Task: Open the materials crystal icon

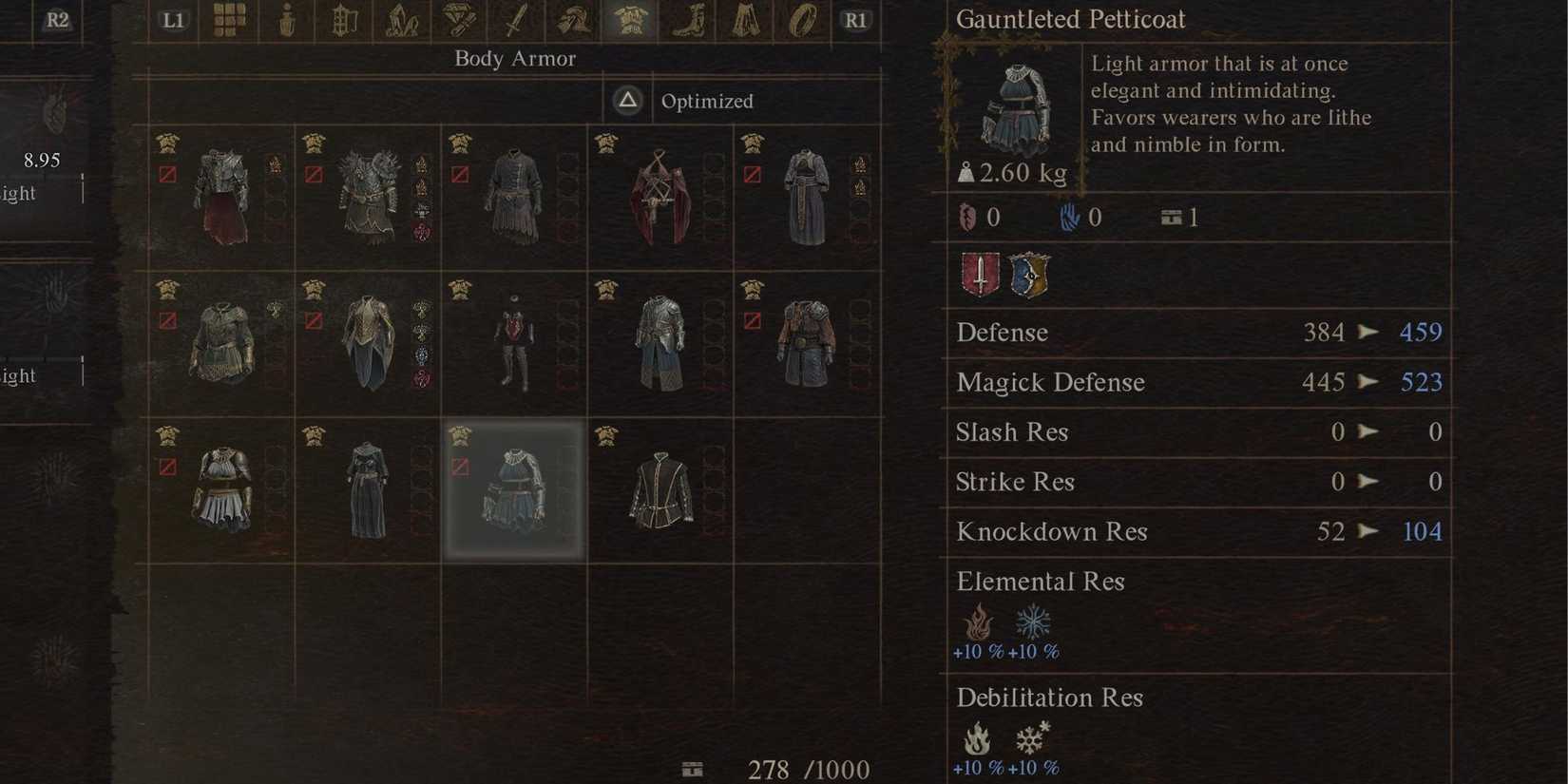Action: click(x=401, y=19)
